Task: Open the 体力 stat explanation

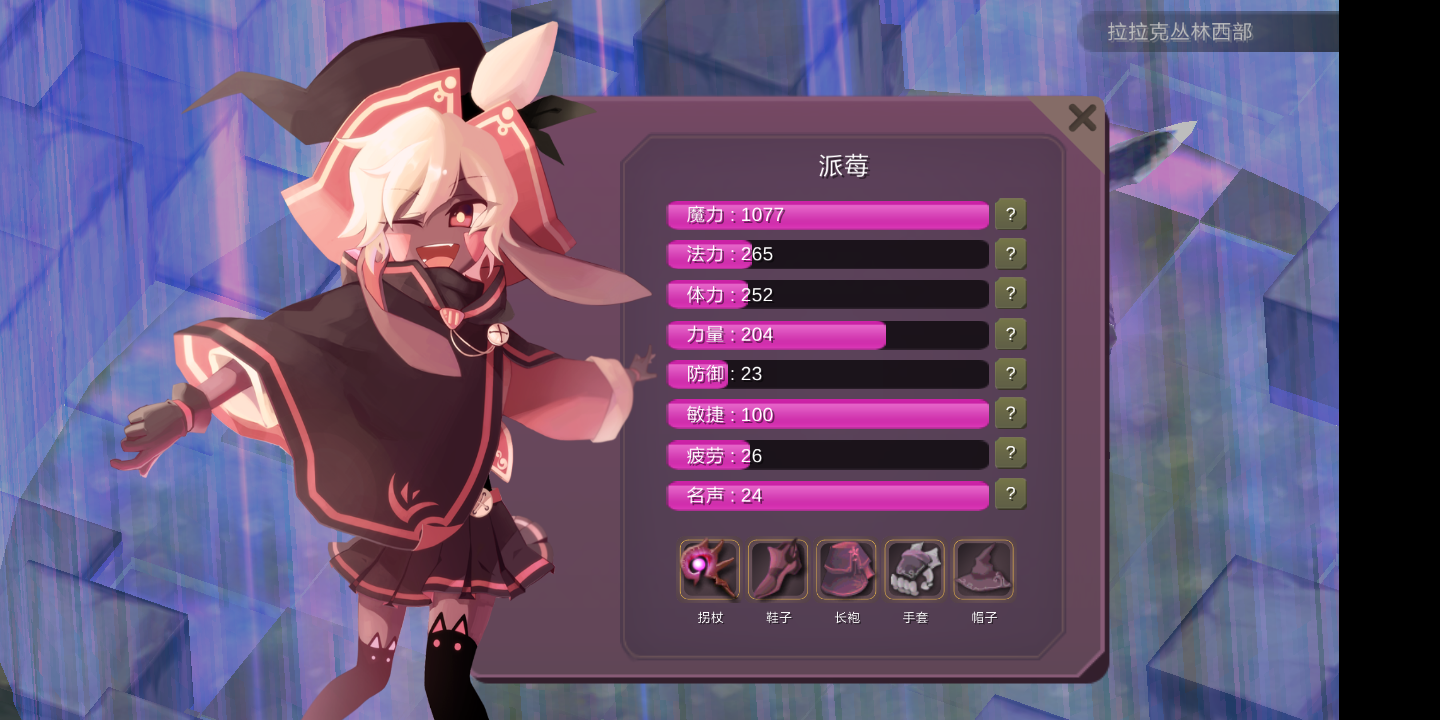Action: point(1010,293)
